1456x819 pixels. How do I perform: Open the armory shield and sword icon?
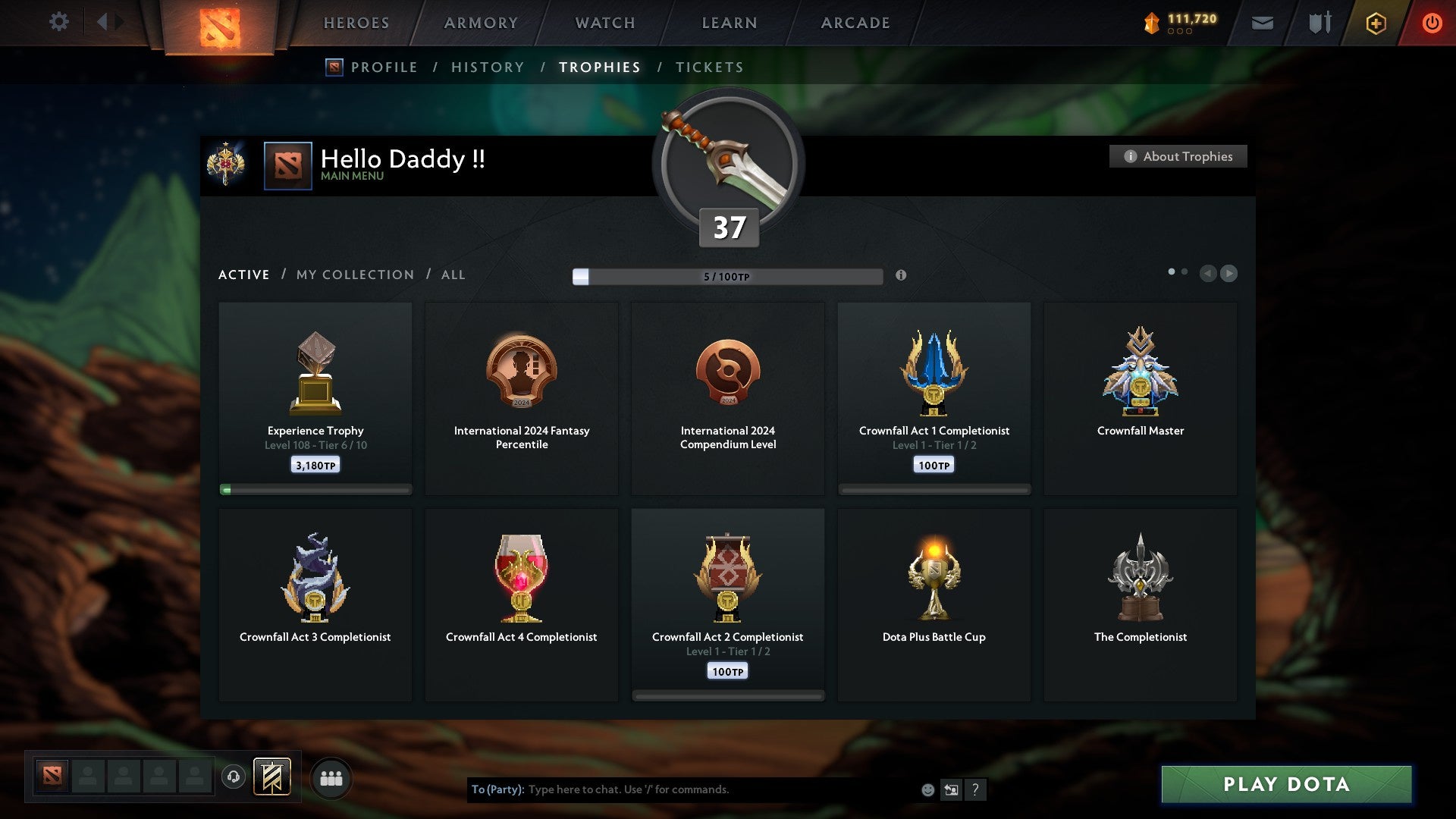1318,23
